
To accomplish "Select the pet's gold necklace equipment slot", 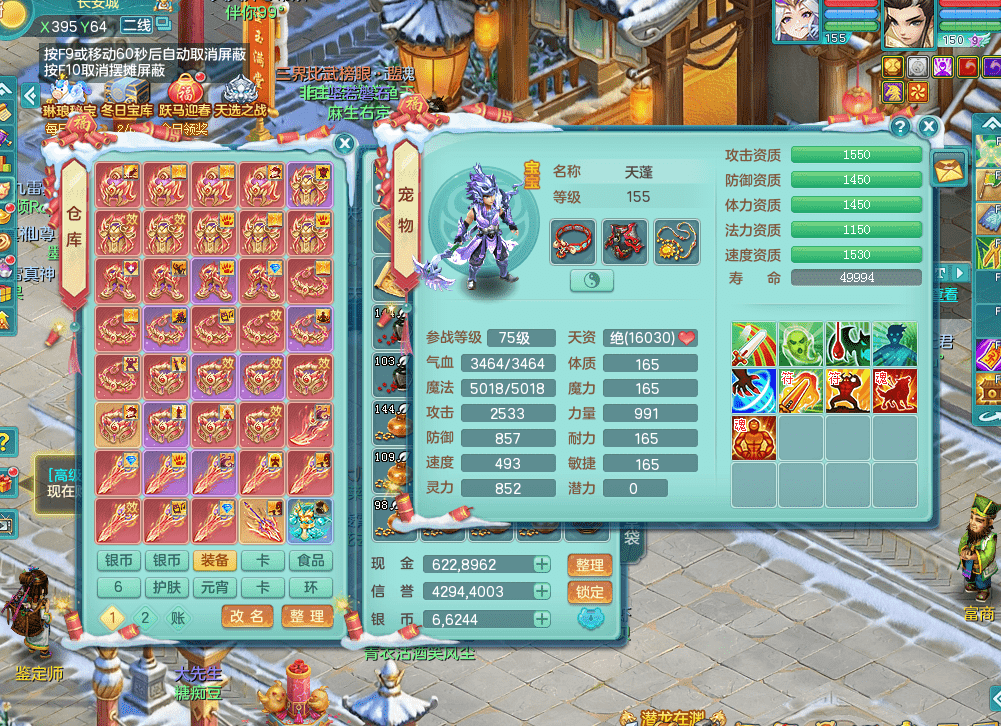I will coord(677,241).
